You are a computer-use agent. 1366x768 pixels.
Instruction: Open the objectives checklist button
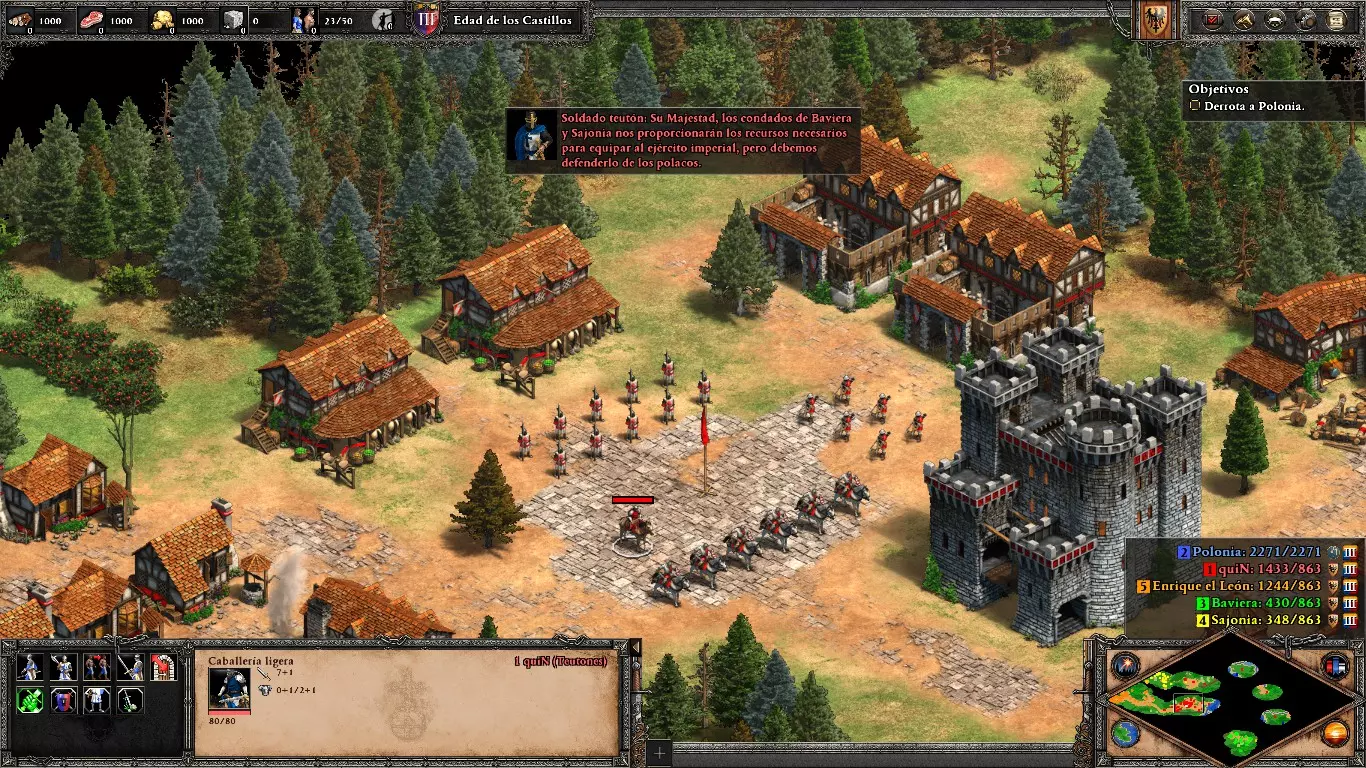point(1213,20)
